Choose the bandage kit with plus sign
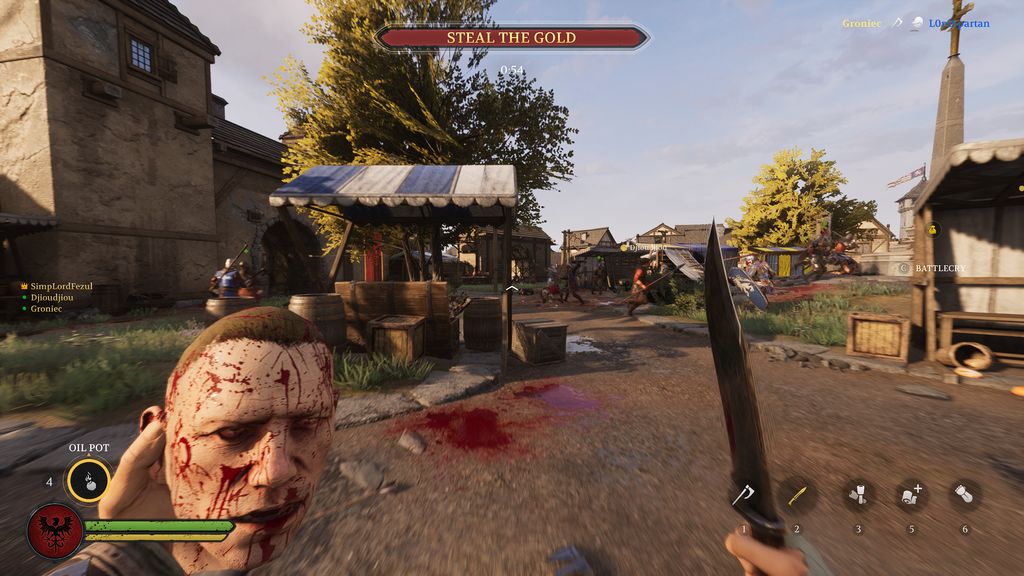The width and height of the screenshot is (1024, 576). (911, 495)
